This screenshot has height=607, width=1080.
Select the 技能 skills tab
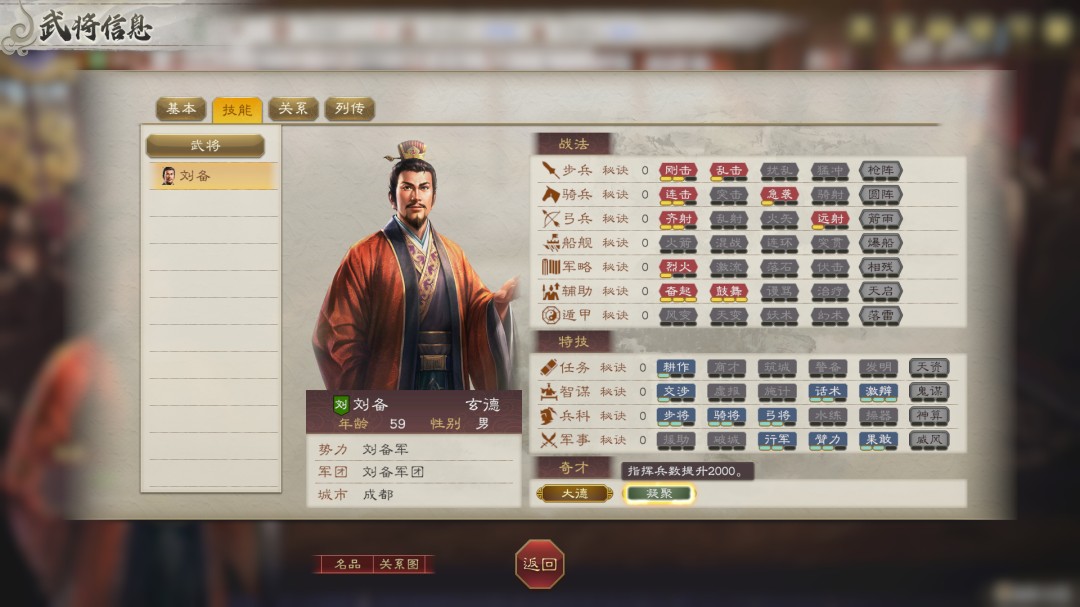pos(237,109)
